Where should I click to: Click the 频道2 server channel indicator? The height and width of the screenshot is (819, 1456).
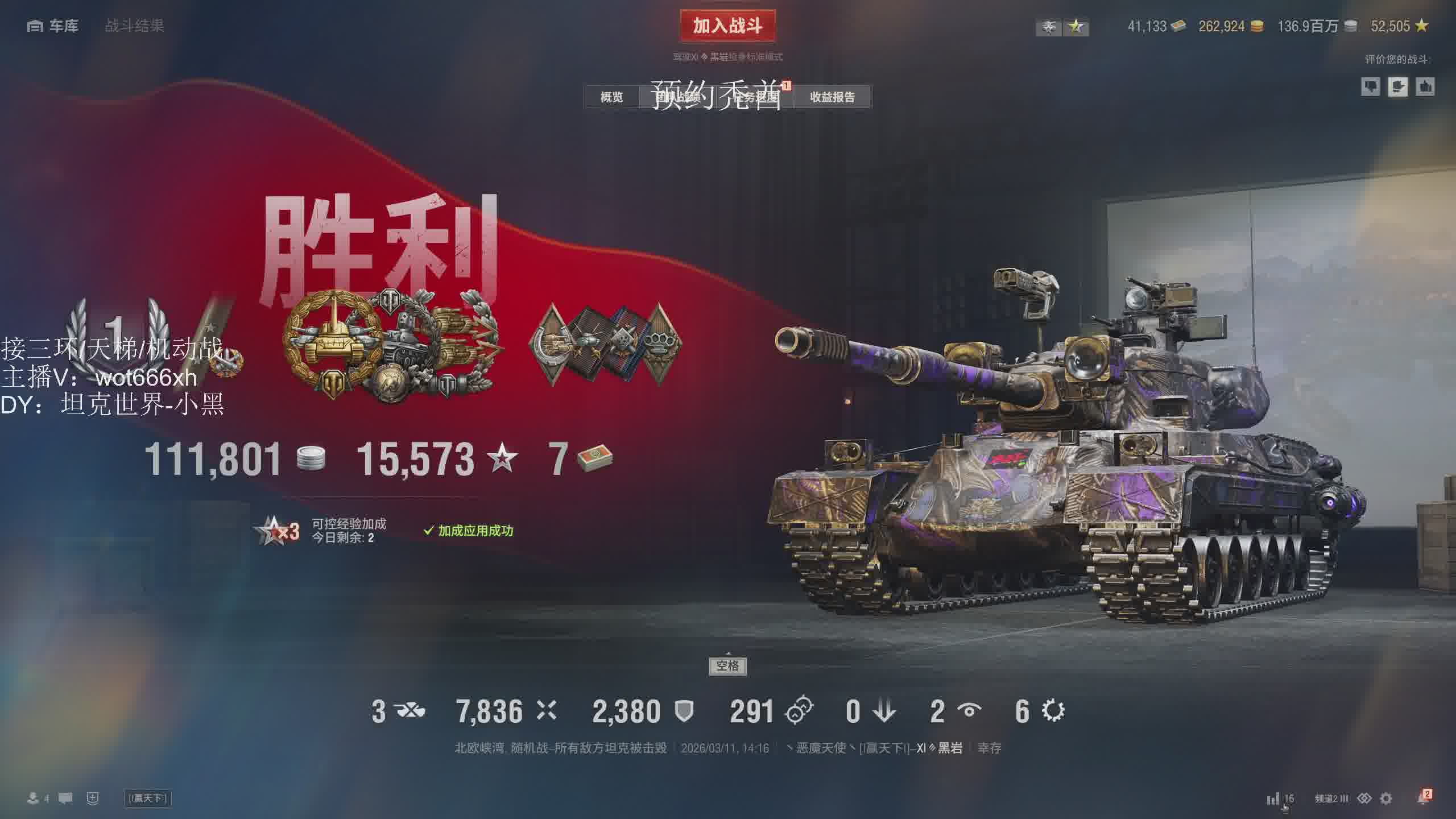point(1331,799)
